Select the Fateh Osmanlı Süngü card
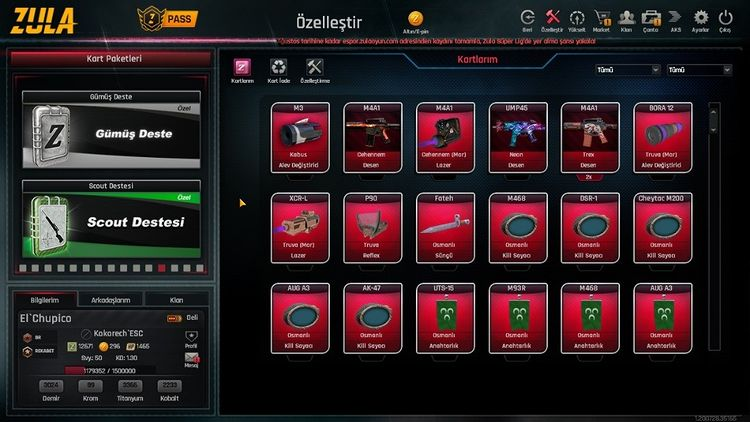750x422 pixels. click(444, 228)
